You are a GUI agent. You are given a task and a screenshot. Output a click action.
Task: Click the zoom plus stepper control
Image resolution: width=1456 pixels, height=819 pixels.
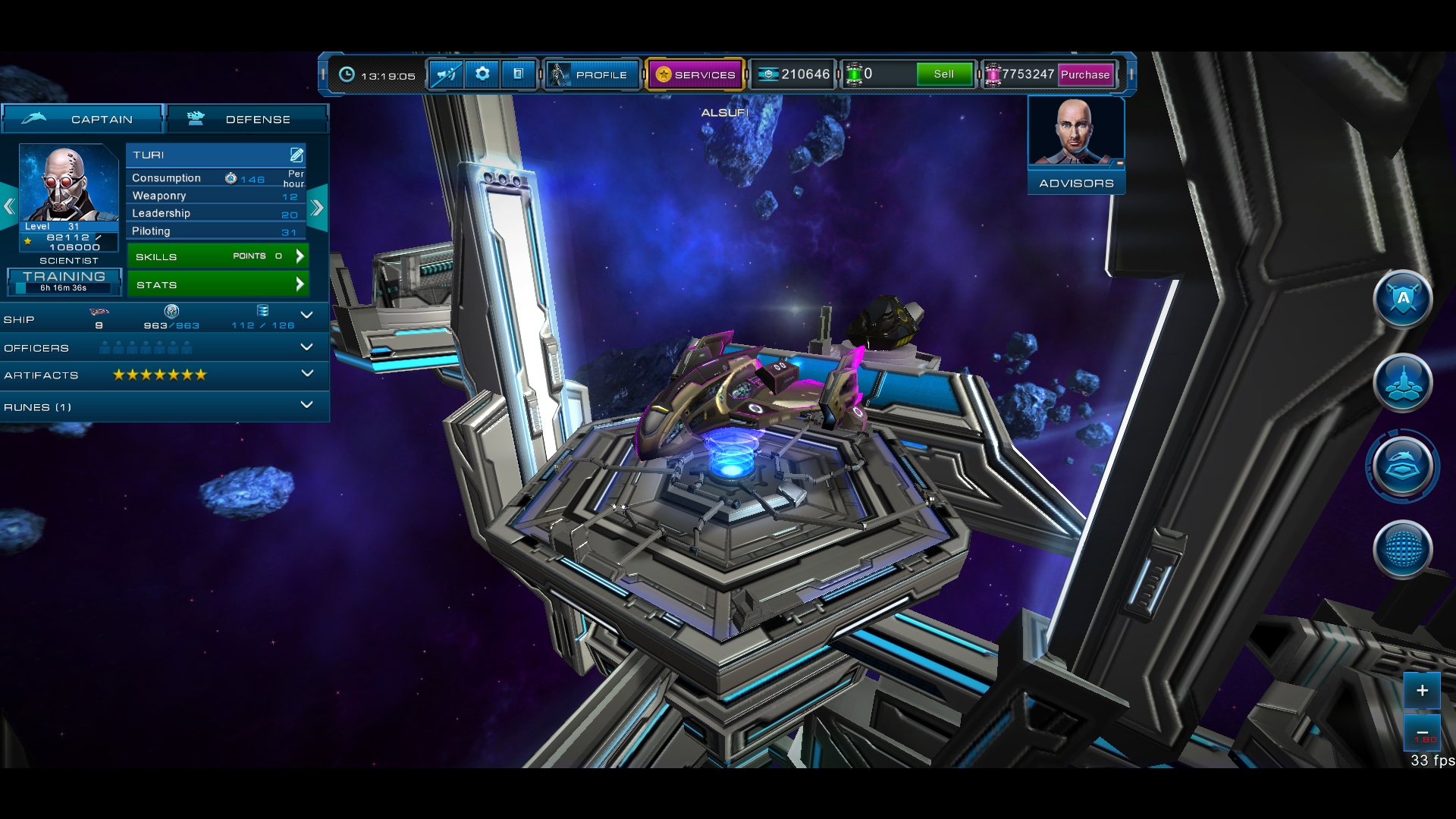pyautogui.click(x=1423, y=691)
